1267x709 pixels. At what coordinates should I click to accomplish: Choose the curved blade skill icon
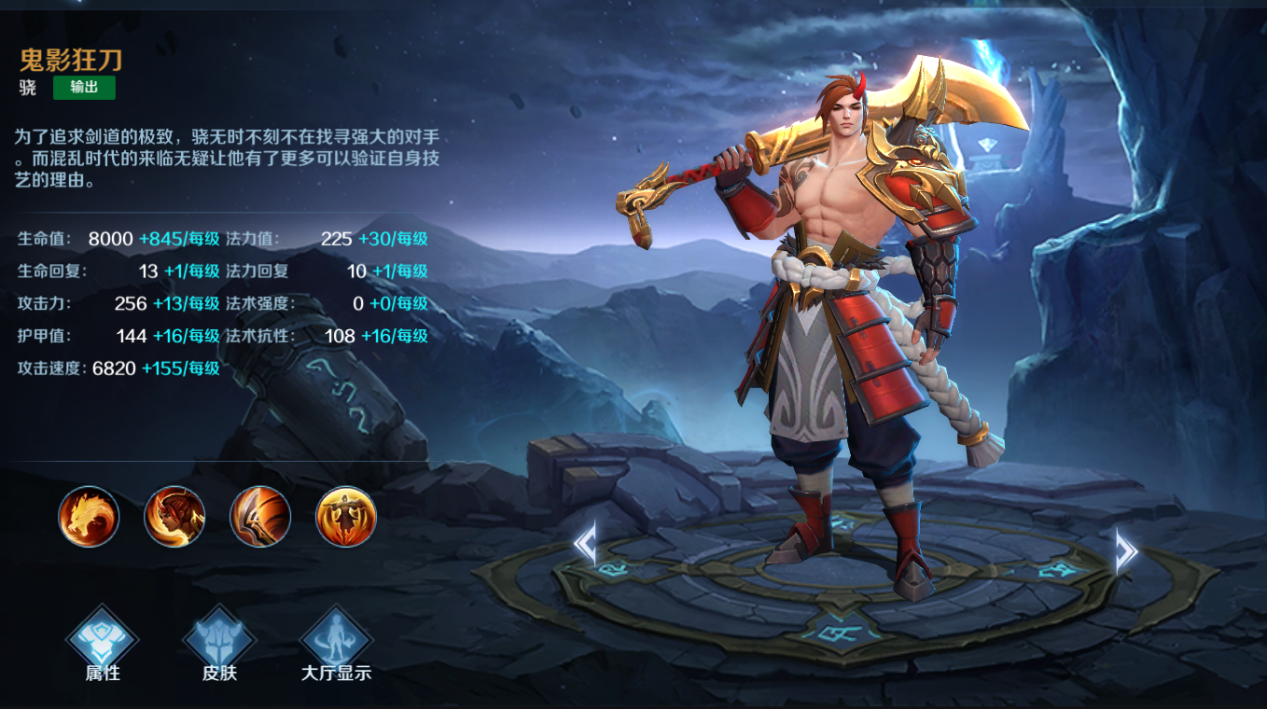[x=260, y=516]
